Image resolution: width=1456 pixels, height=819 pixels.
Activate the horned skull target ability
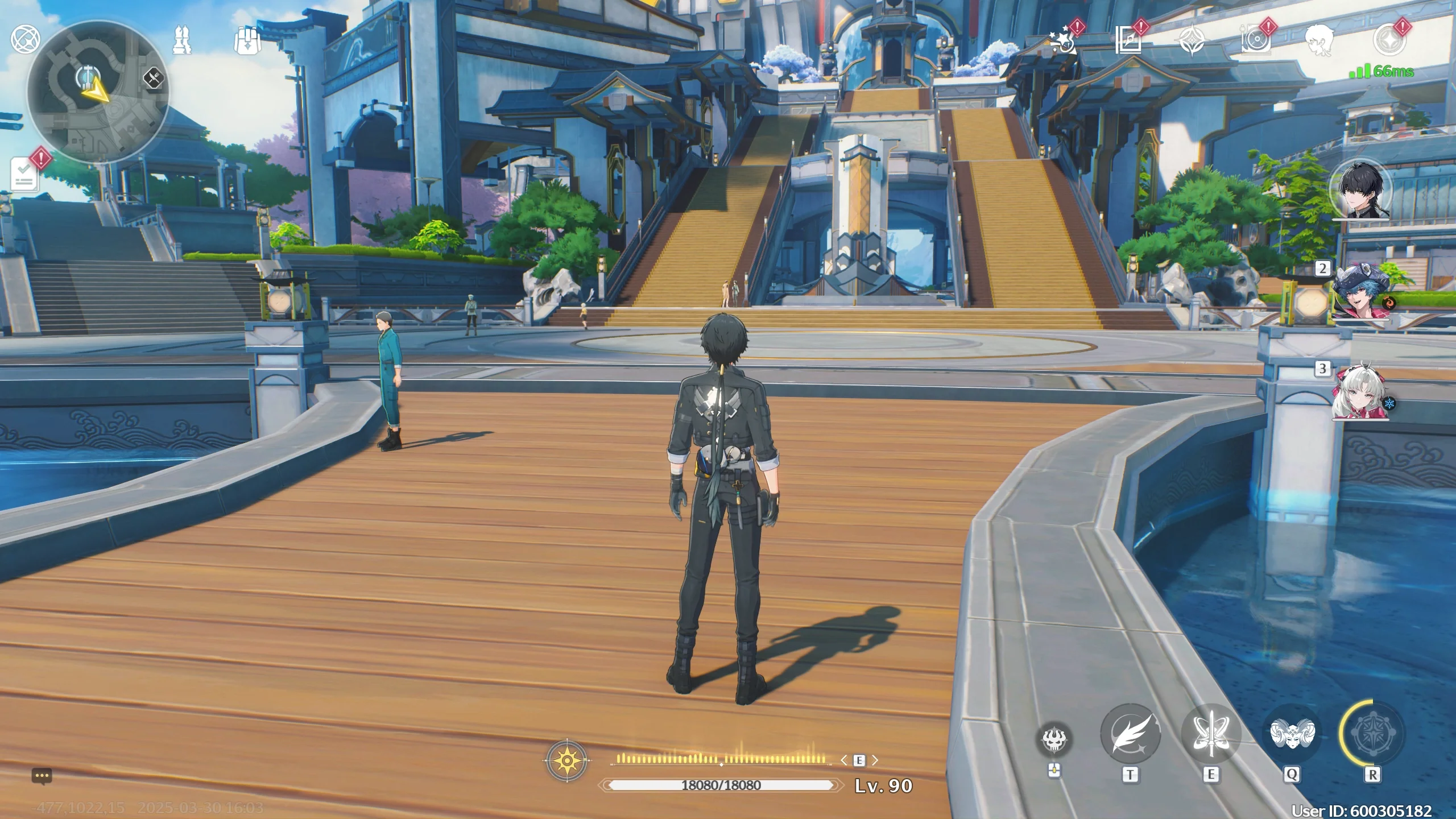click(1055, 740)
